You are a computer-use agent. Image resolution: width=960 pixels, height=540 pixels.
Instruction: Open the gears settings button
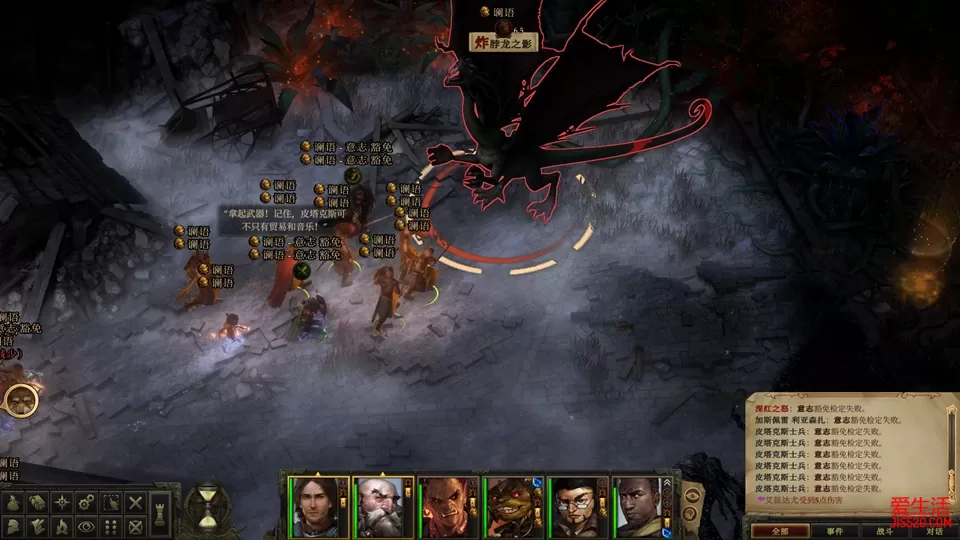[87, 502]
